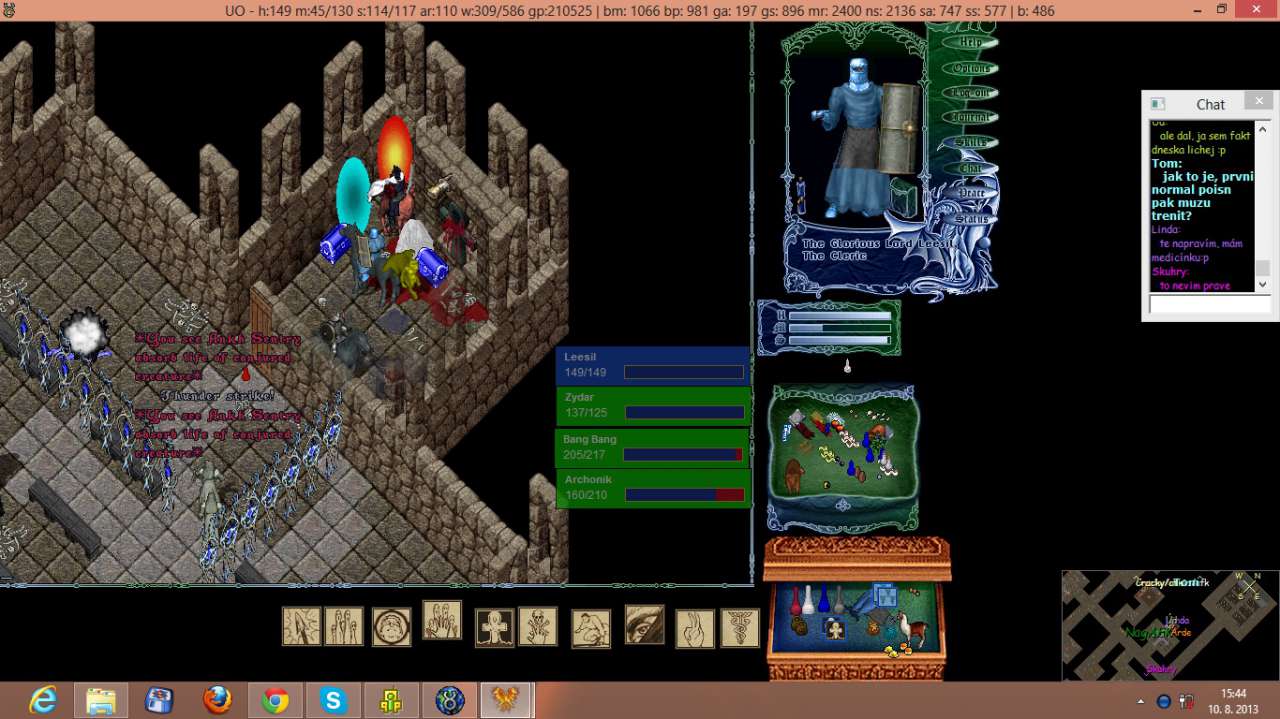
Task: Cast the ankh cross spell icon
Action: pyautogui.click(x=494, y=628)
